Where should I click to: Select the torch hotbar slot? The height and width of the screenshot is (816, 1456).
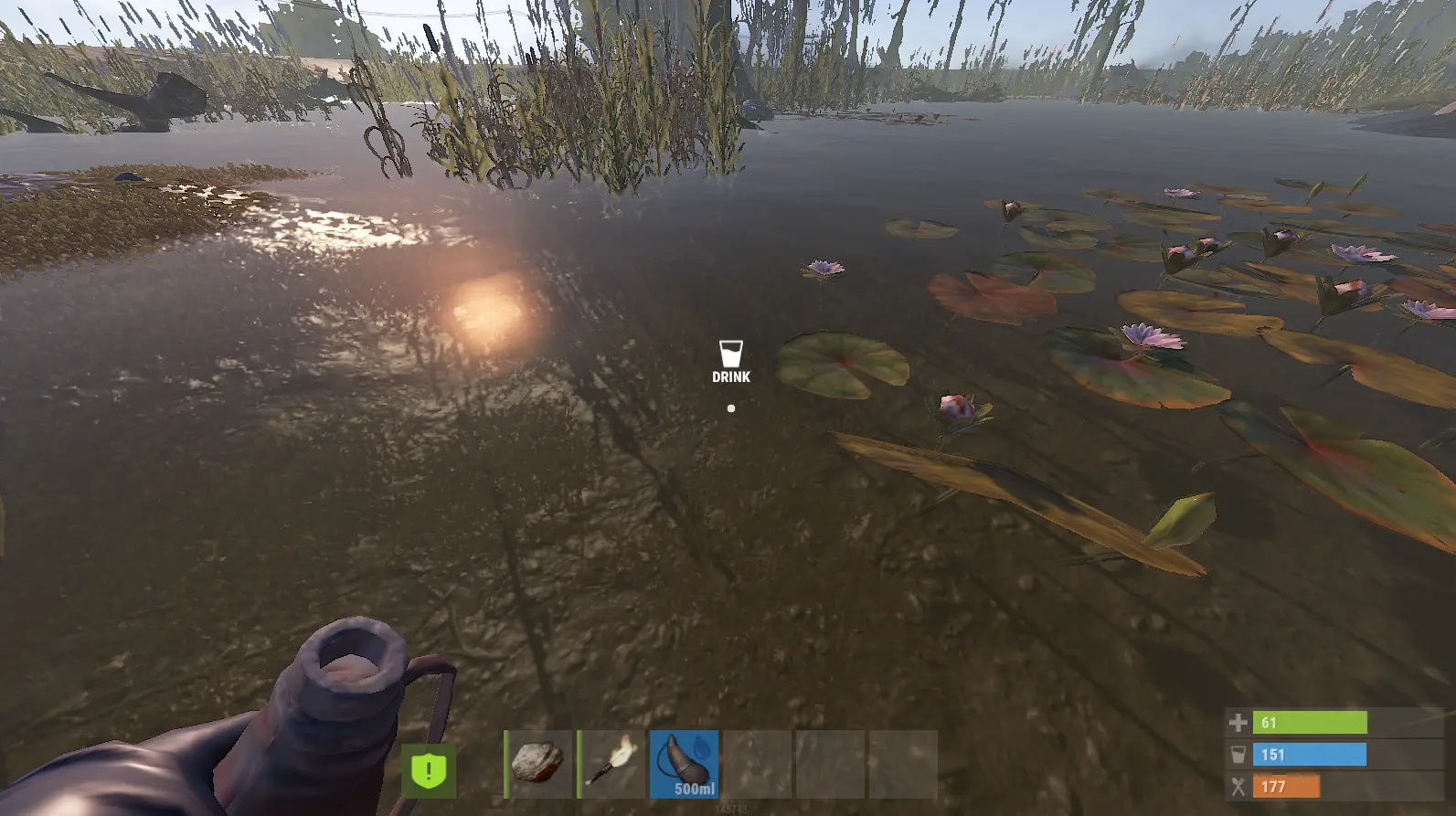tap(611, 764)
